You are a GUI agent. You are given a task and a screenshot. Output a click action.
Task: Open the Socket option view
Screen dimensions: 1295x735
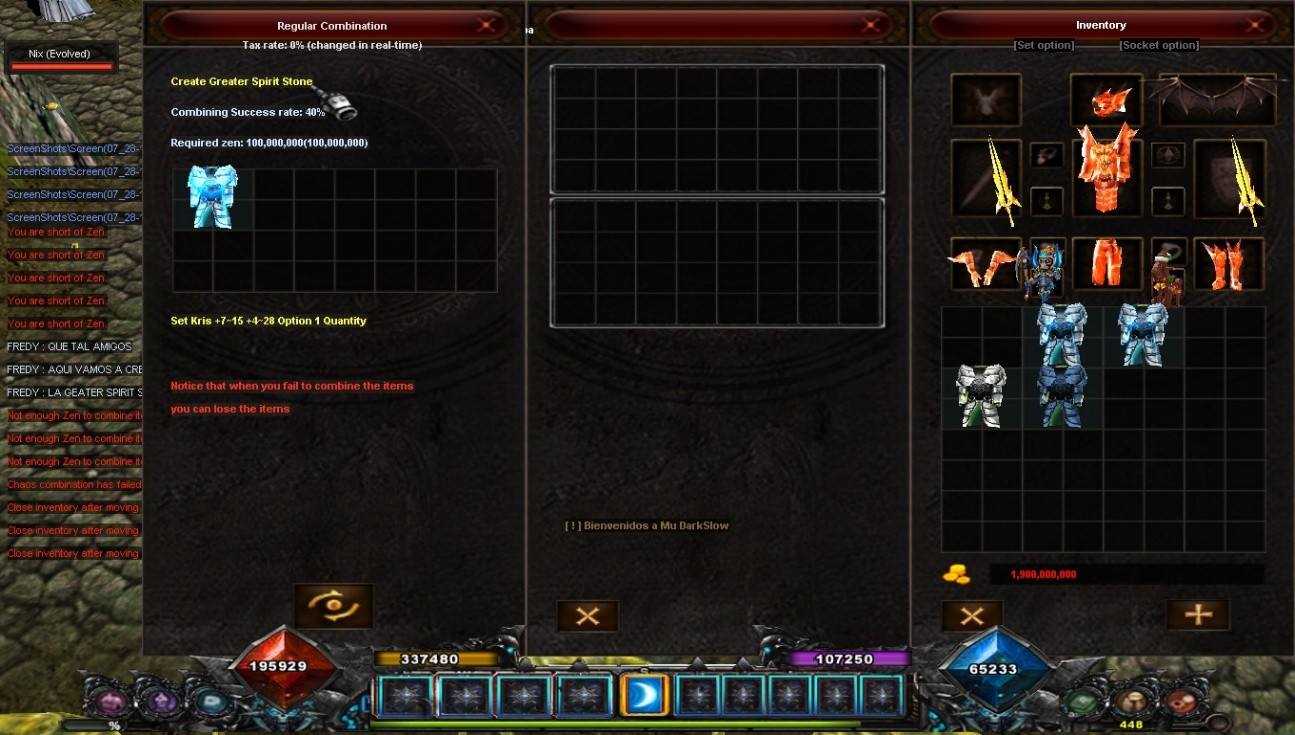point(1159,45)
